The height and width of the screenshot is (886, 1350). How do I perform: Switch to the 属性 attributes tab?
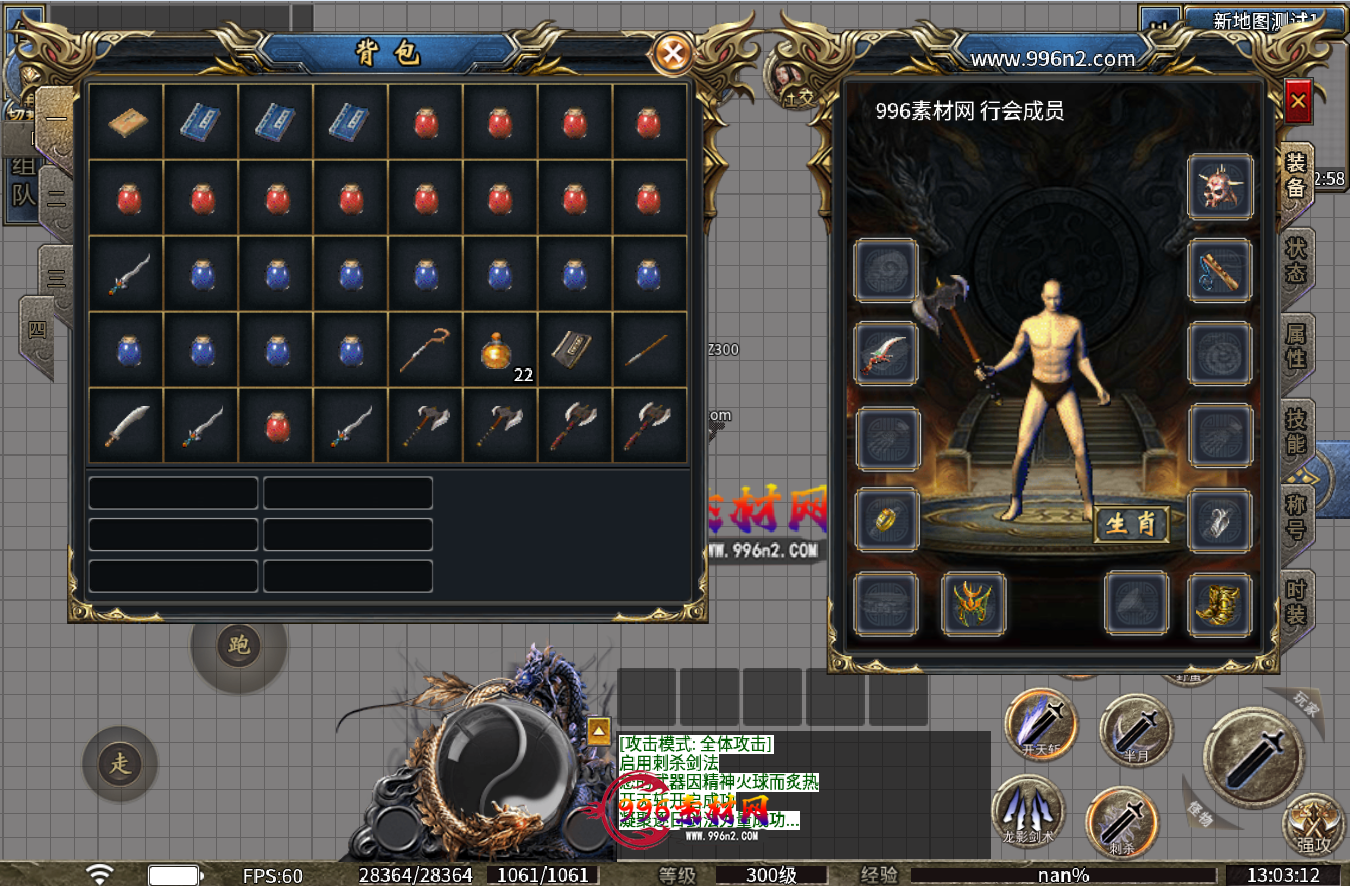(x=1296, y=345)
